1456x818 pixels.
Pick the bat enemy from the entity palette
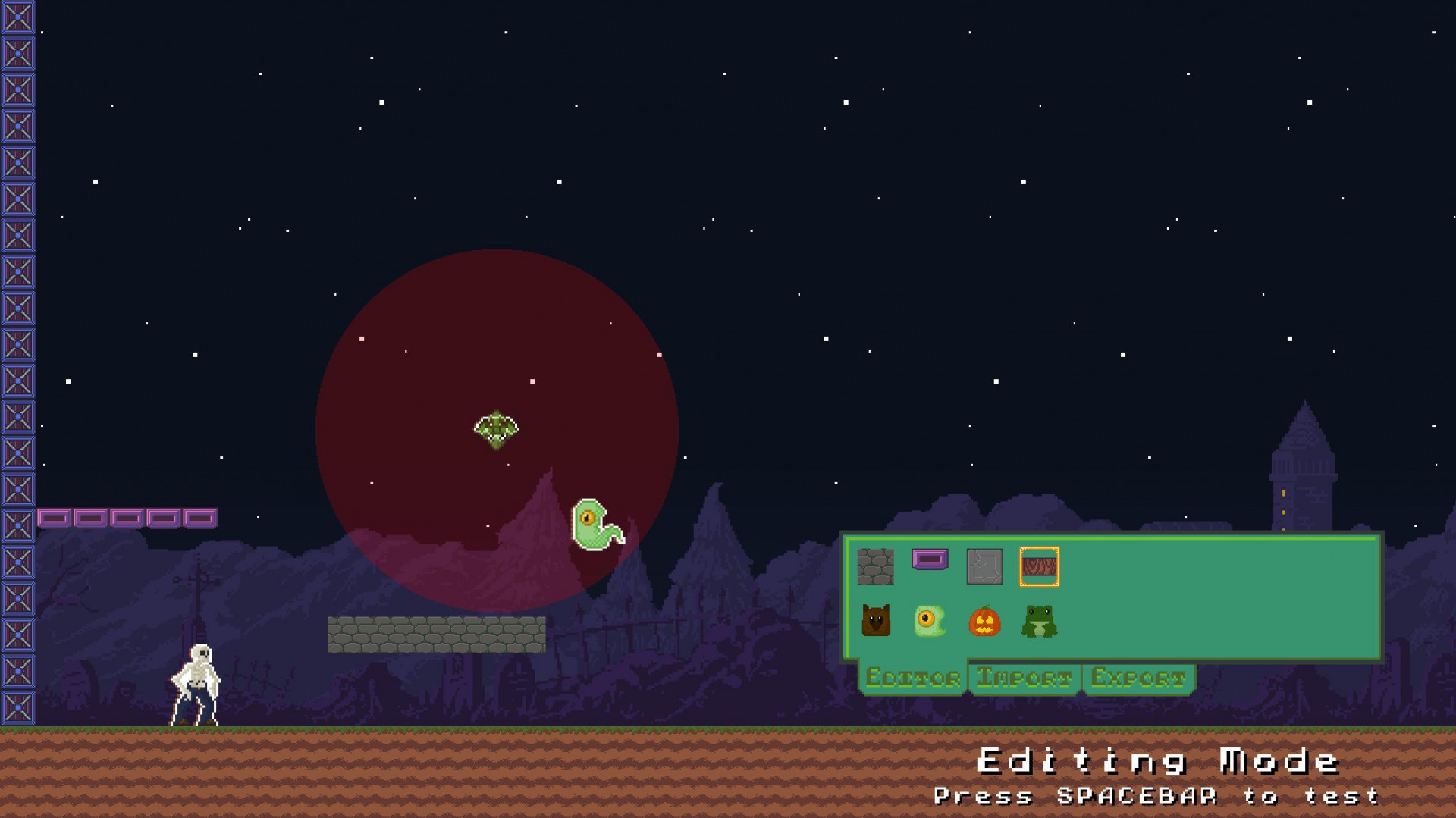point(875,622)
